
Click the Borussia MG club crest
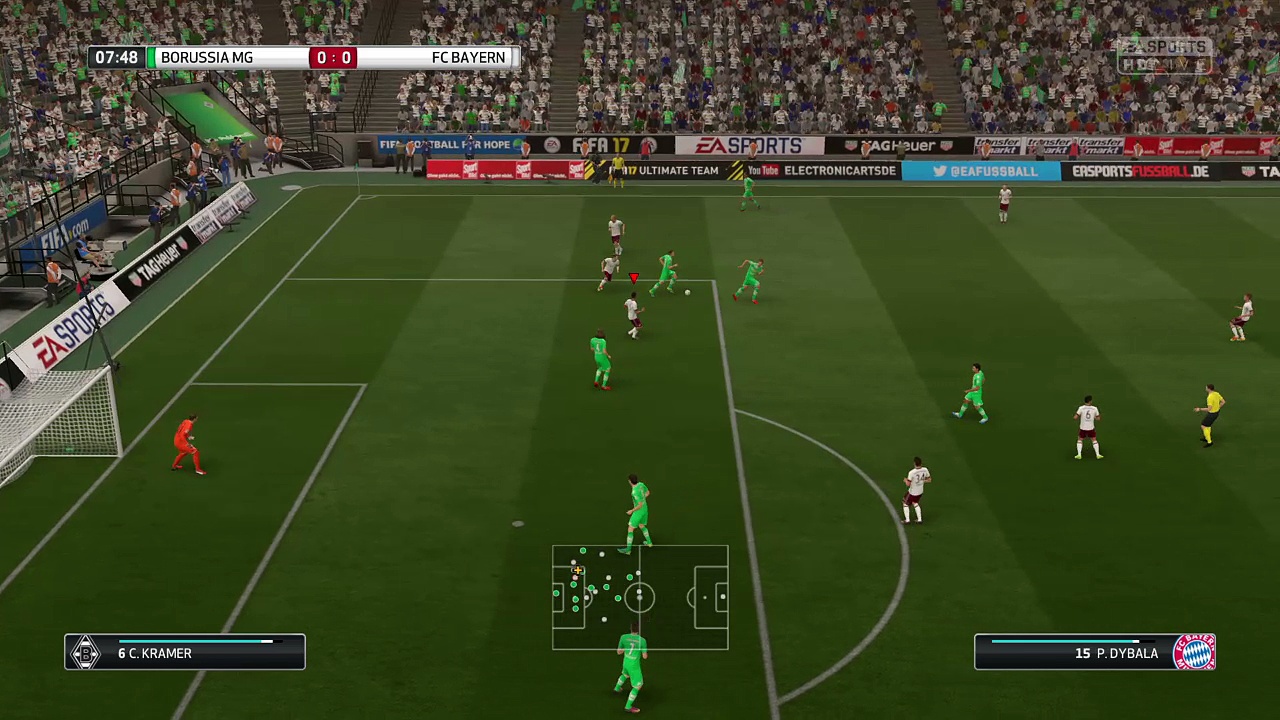coord(85,653)
